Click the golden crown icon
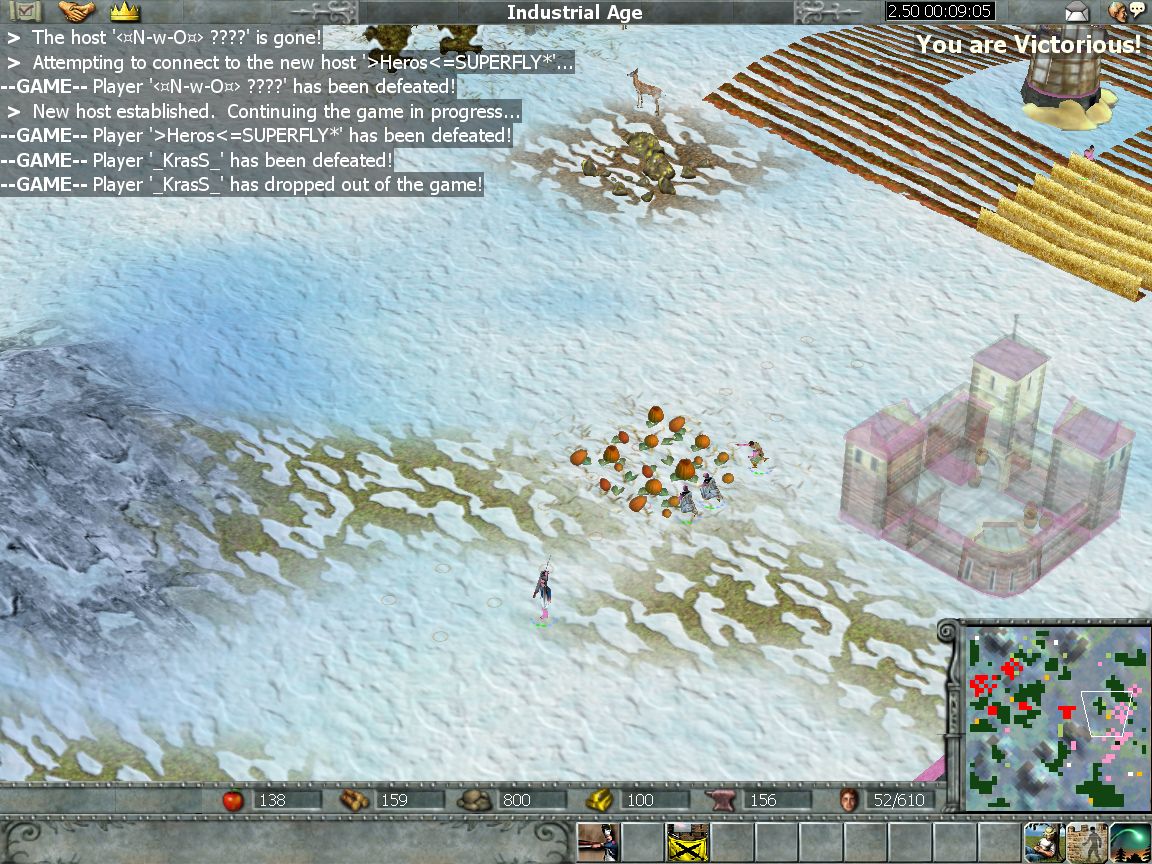Viewport: 1152px width, 864px height. coord(124,12)
